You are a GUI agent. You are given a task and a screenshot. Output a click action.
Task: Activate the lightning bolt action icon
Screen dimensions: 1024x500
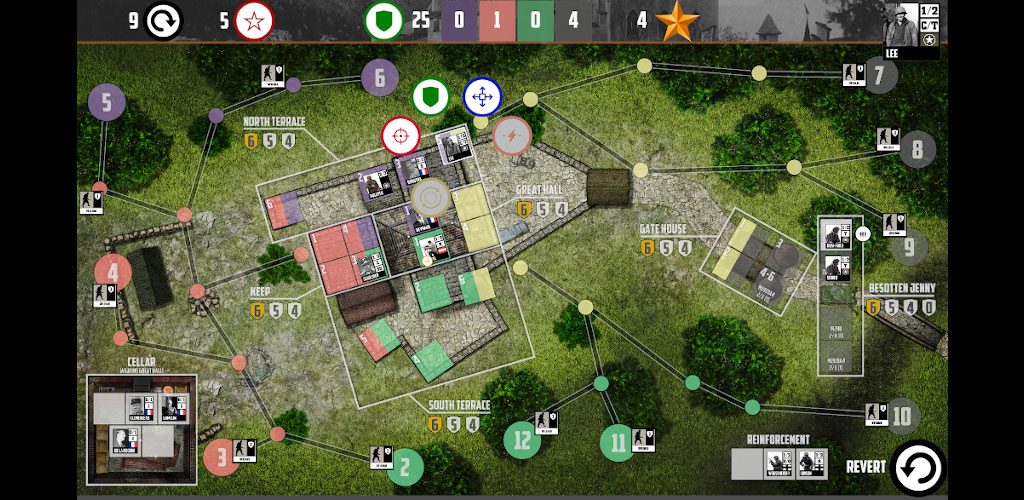[511, 136]
